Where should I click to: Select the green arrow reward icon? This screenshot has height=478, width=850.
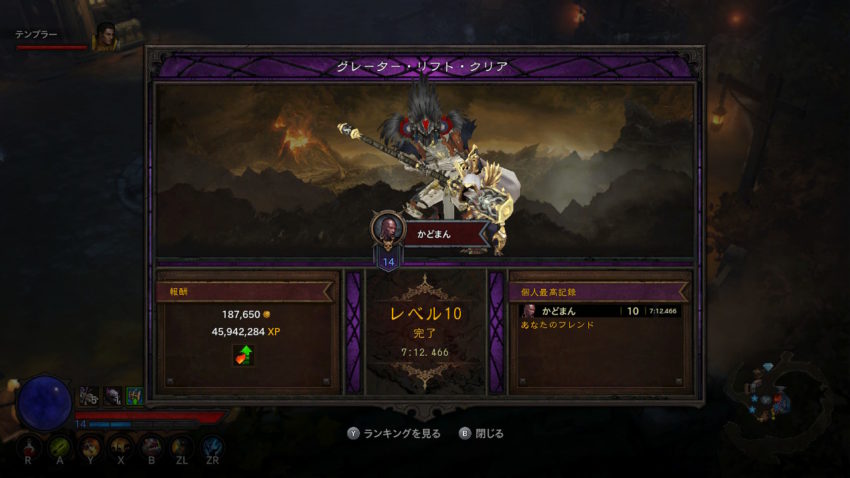click(243, 355)
